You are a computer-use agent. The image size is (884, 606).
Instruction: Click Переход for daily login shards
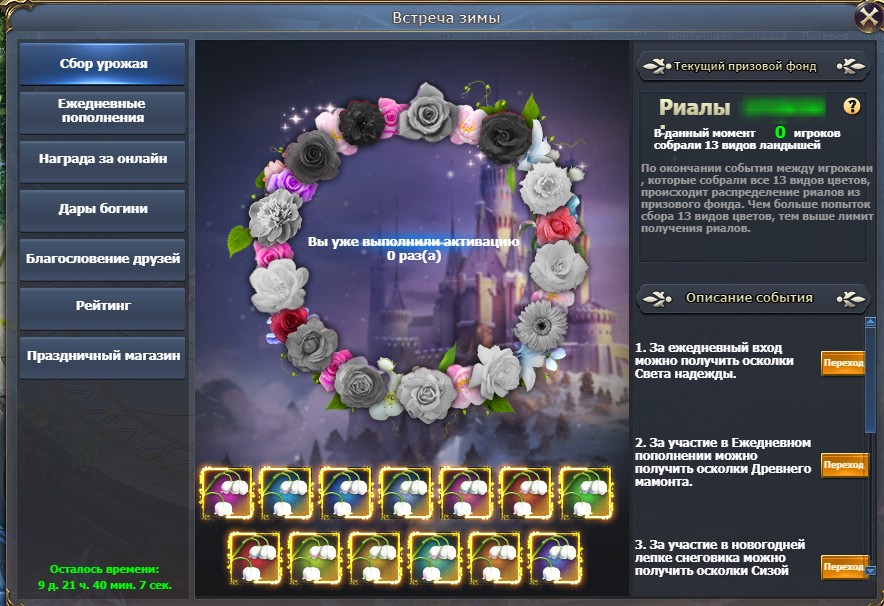click(844, 363)
